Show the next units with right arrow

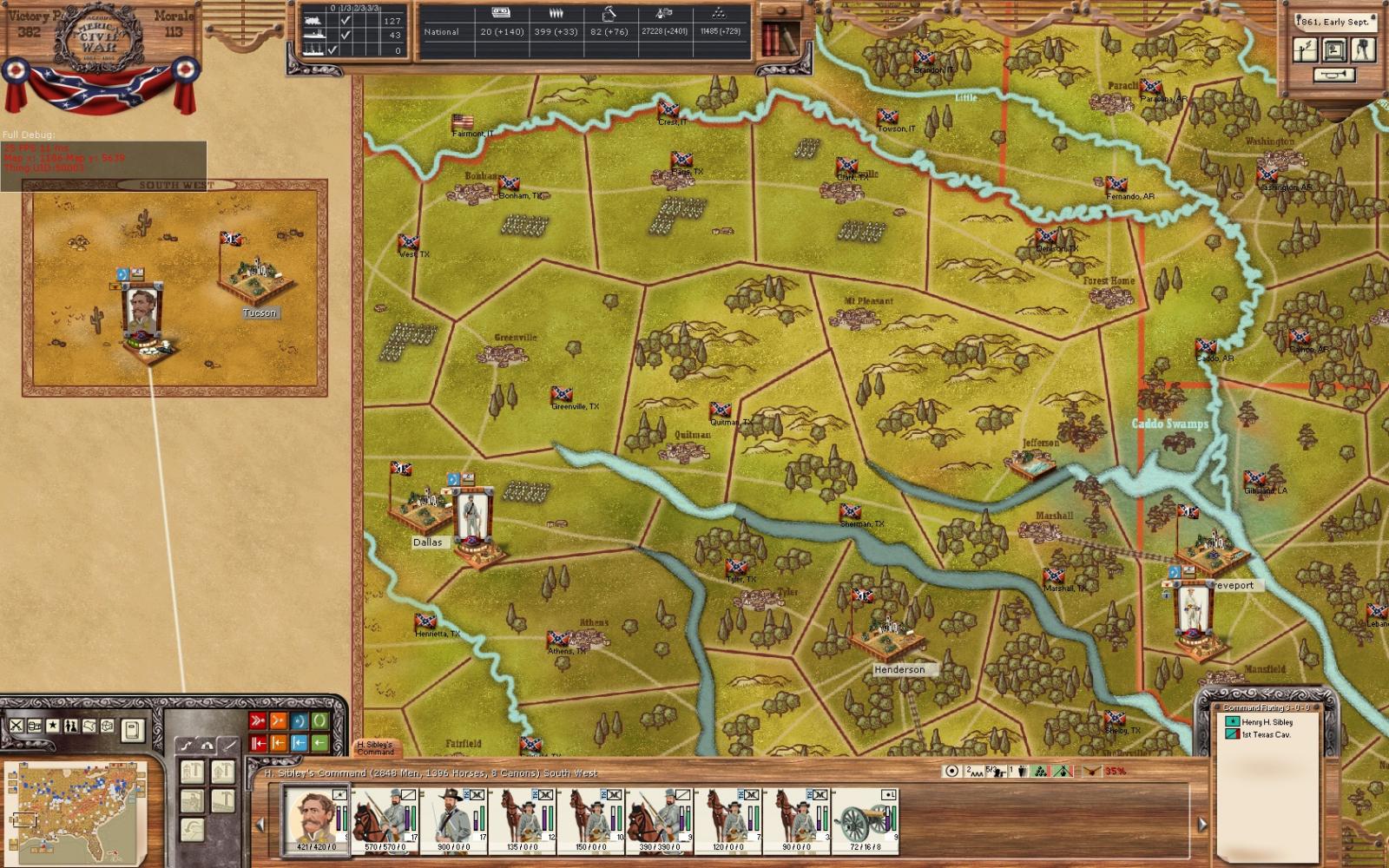pos(1202,824)
